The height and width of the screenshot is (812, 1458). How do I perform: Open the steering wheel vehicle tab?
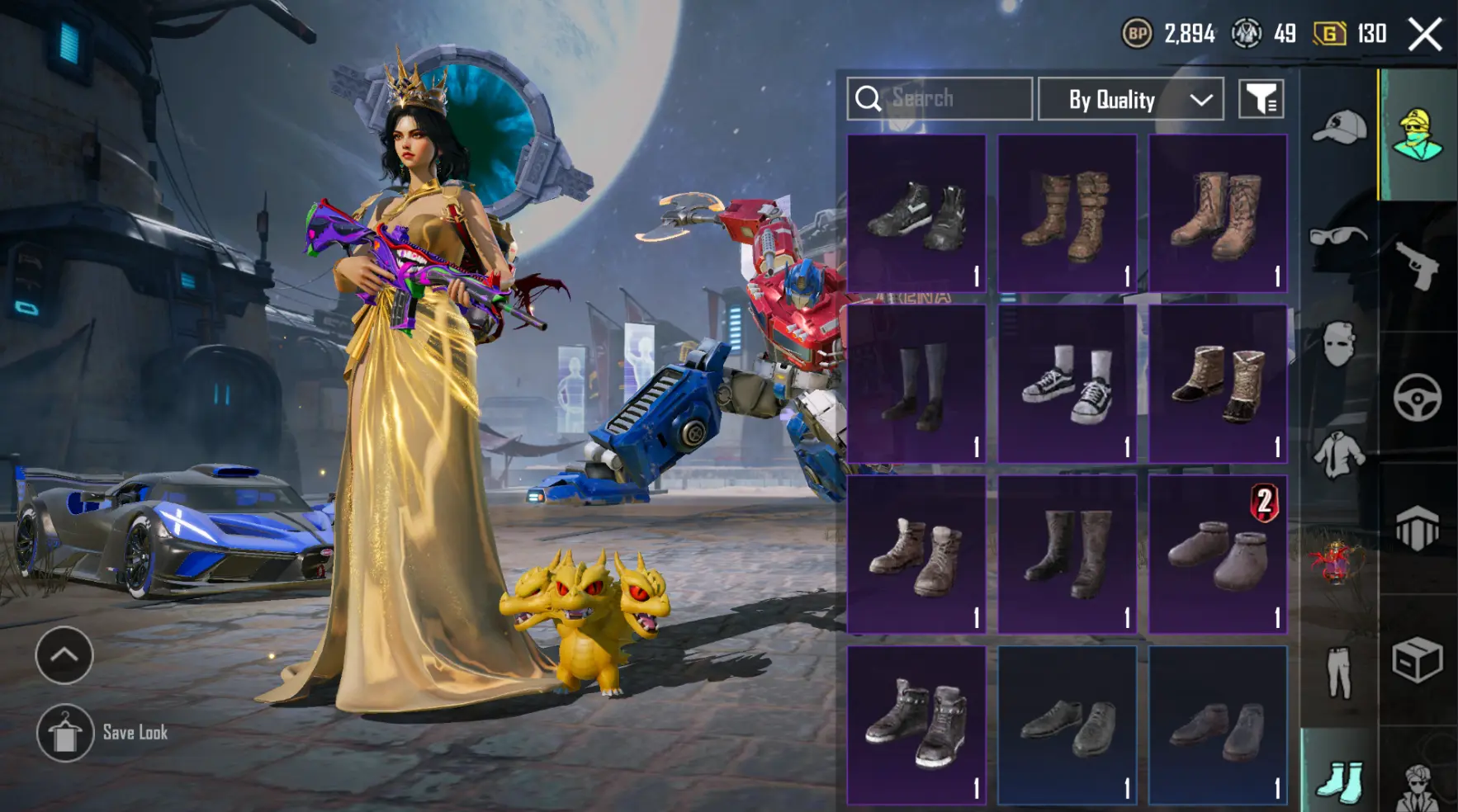tap(1417, 398)
